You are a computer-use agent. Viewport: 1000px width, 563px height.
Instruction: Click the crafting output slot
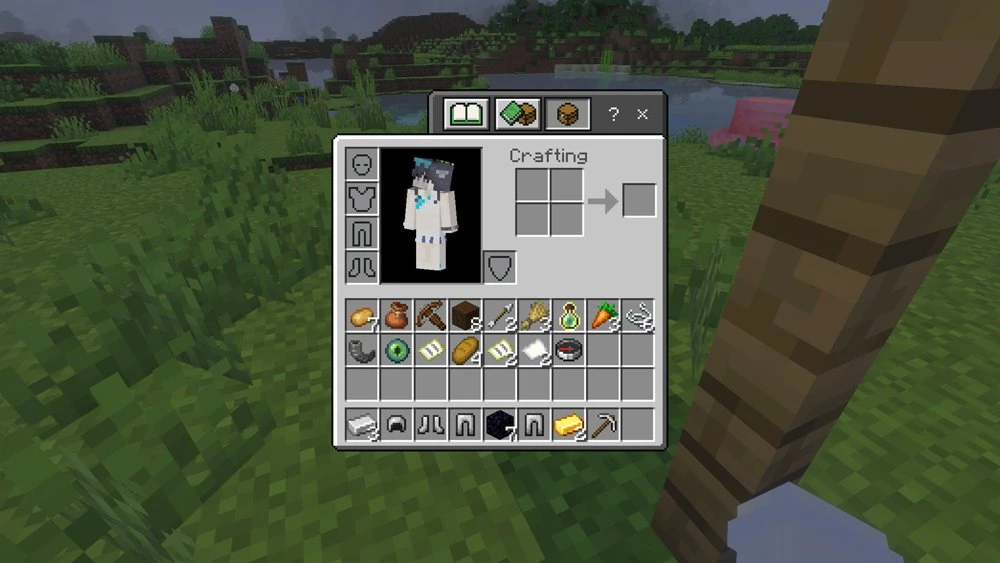point(639,200)
